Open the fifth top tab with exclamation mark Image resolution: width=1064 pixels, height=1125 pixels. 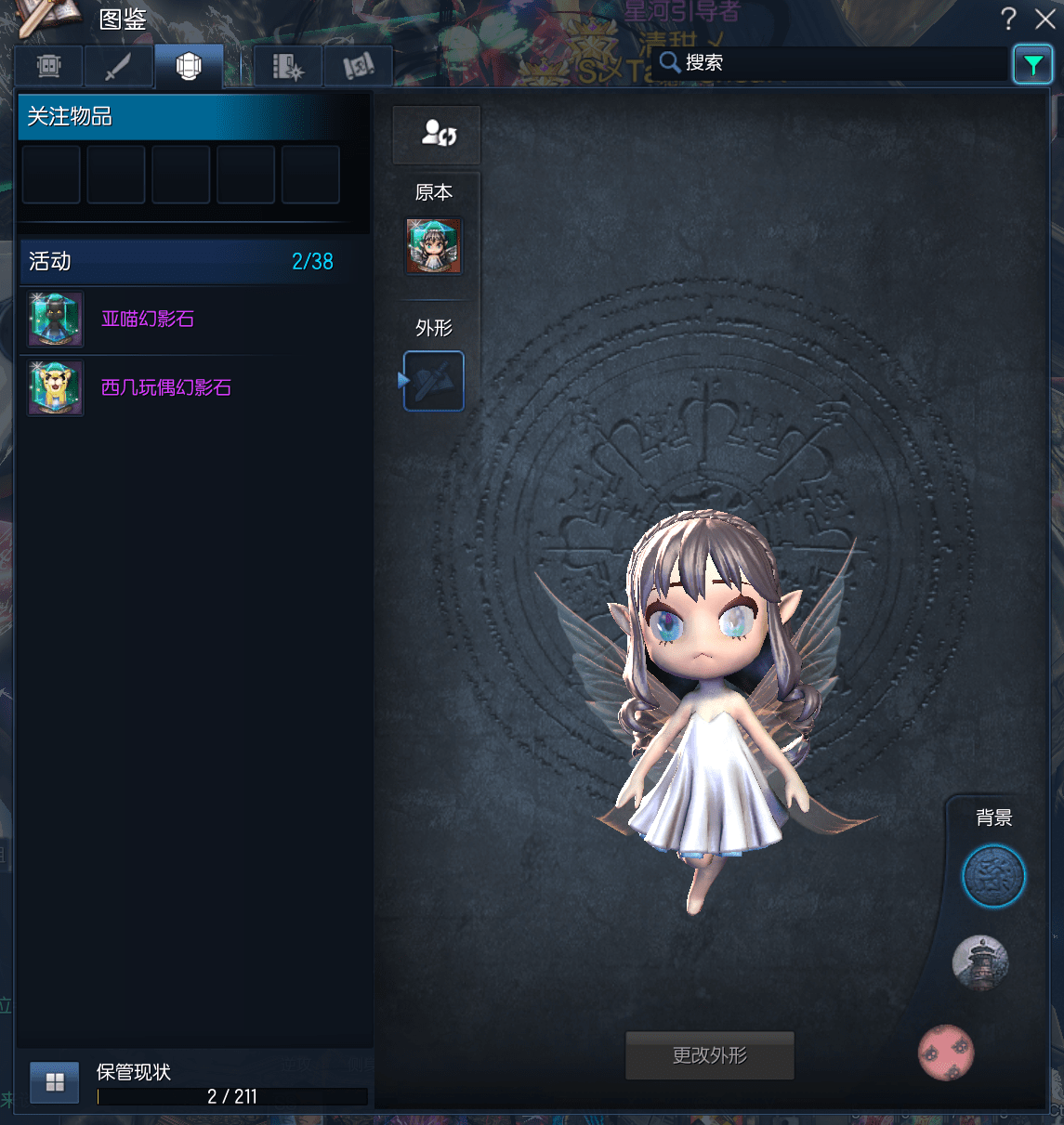358,67
